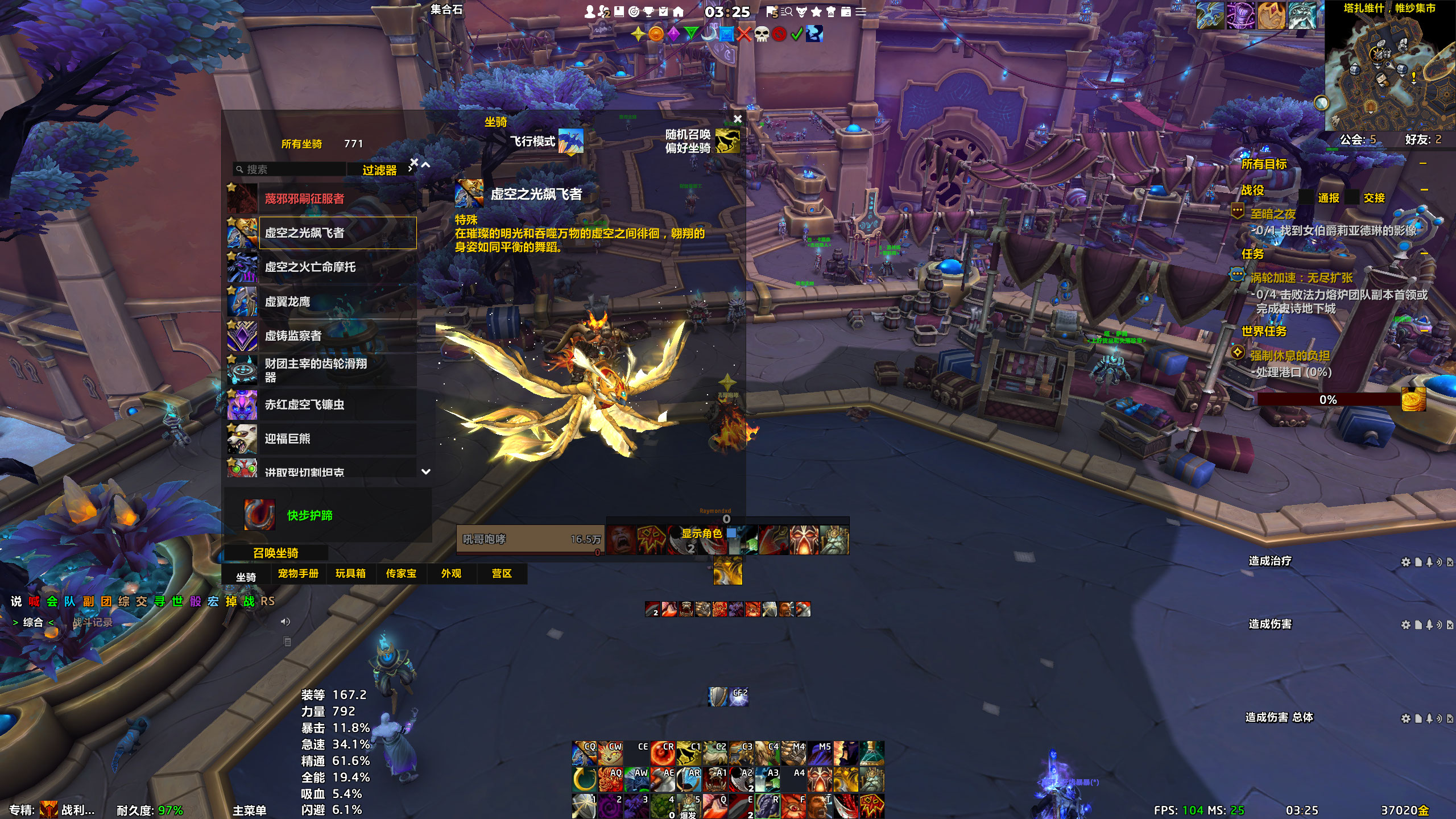Viewport: 1456px width, 819px height.
Task: Close the mount journal window
Action: [x=738, y=119]
